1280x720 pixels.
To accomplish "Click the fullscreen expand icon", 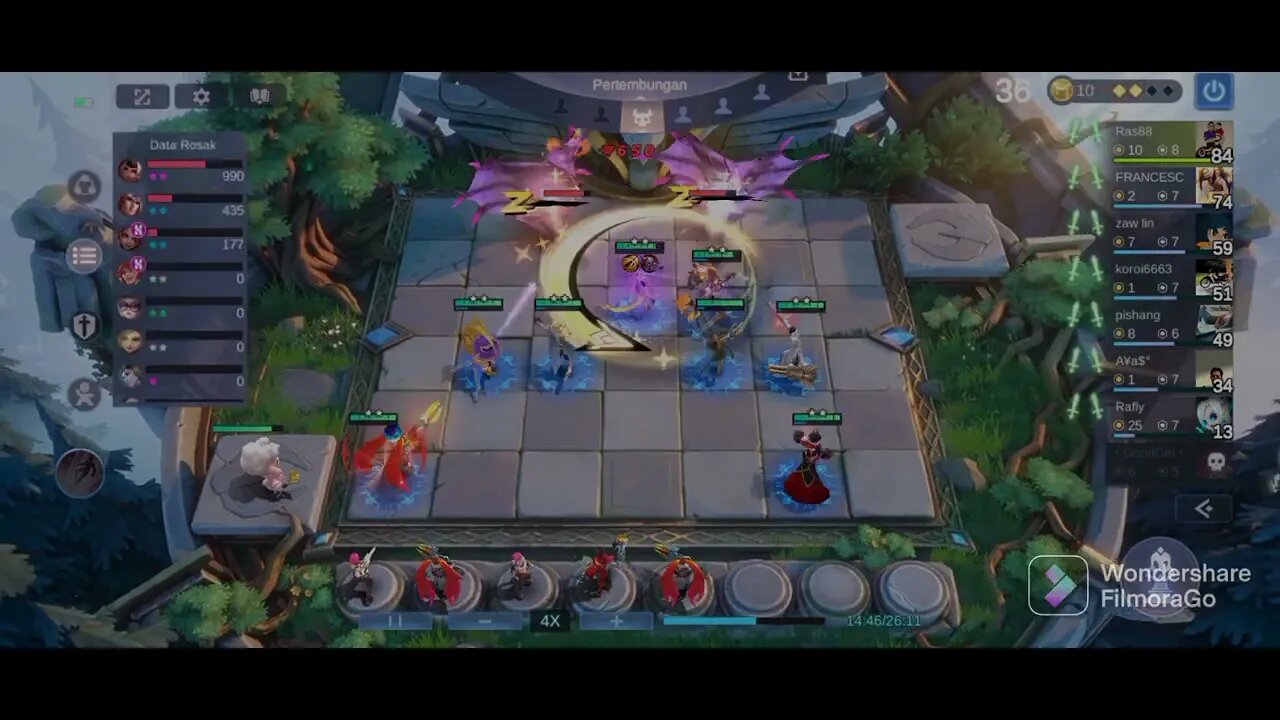I will coord(143,96).
